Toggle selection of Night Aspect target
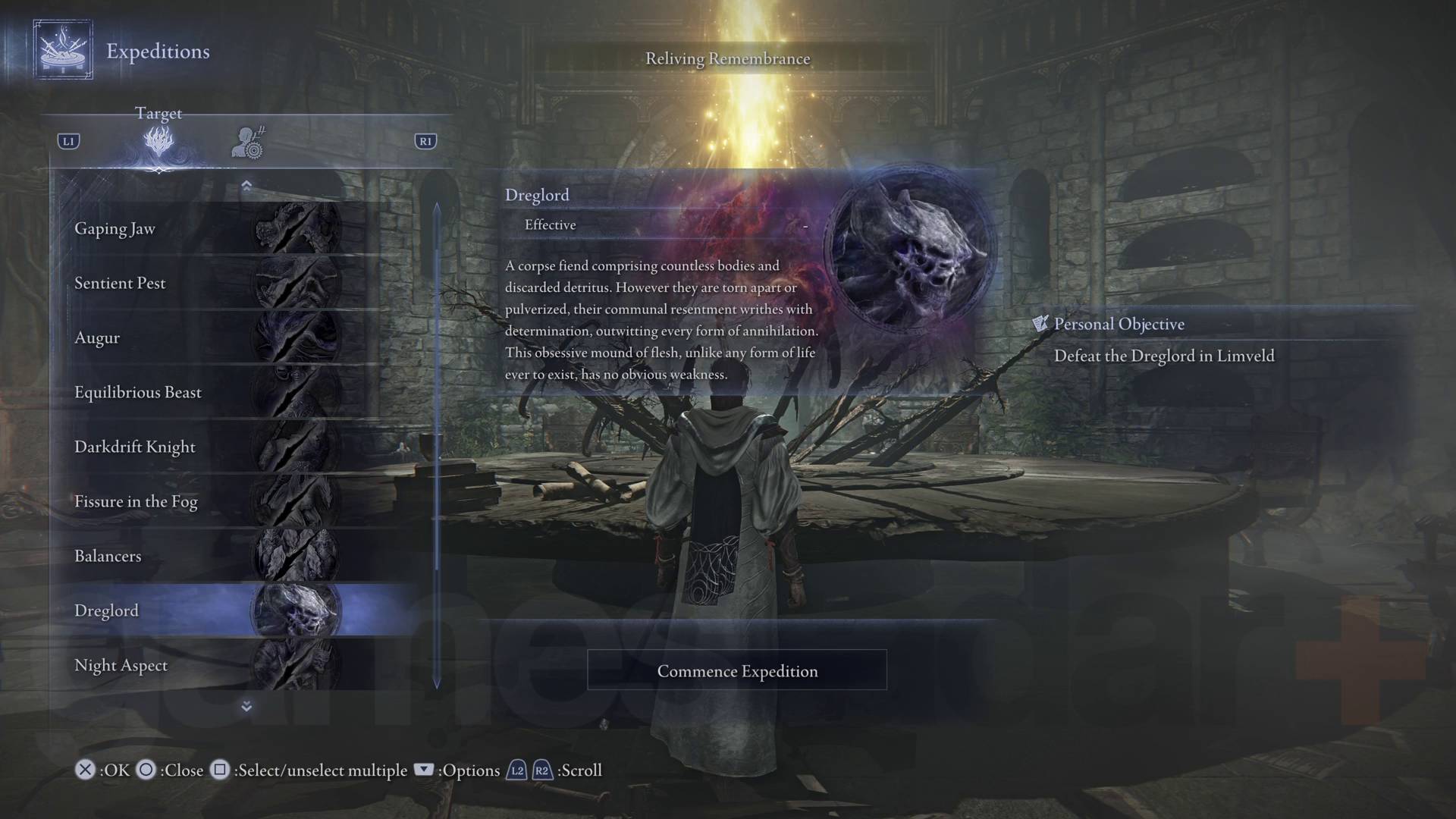Image resolution: width=1456 pixels, height=819 pixels. point(121,665)
